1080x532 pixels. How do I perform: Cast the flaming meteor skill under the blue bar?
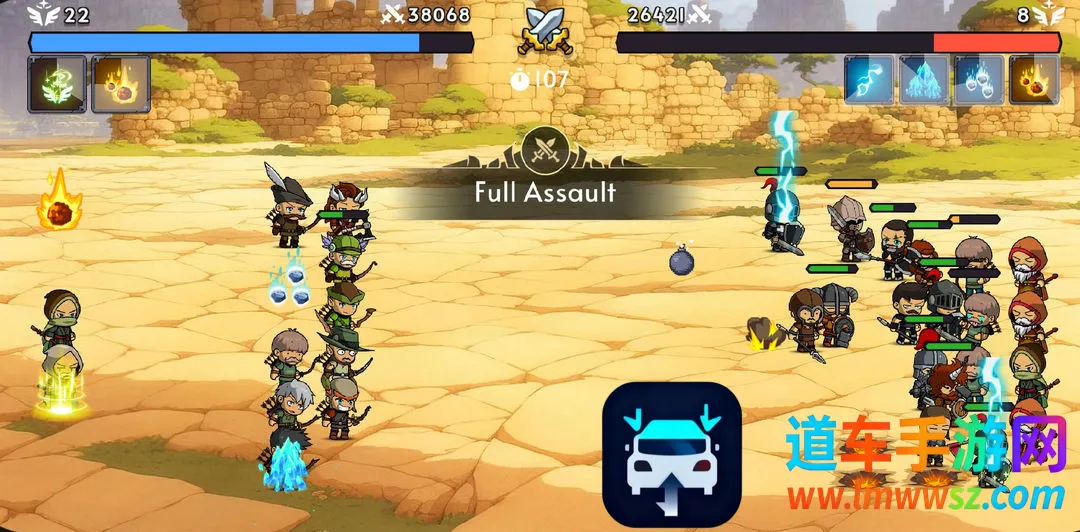(x=120, y=83)
